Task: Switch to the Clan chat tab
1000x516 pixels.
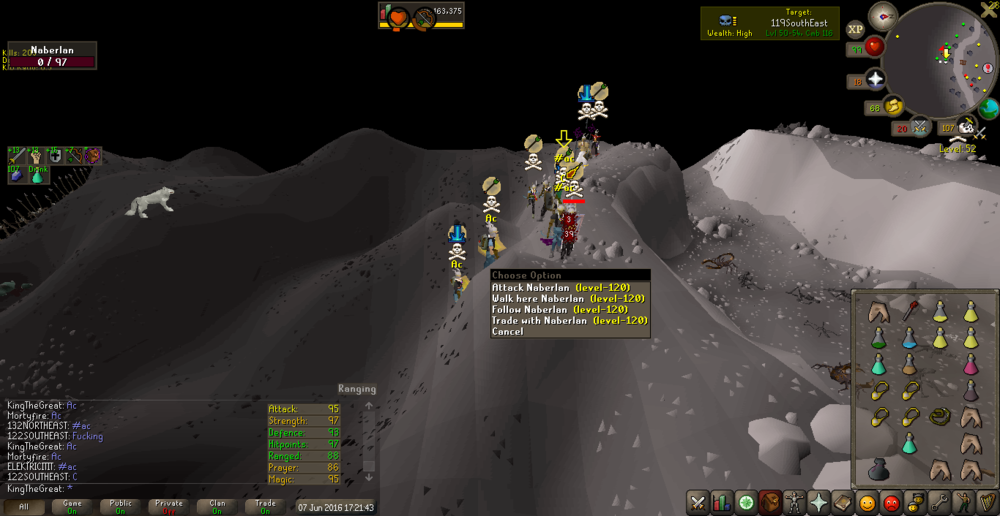Action: coord(217,507)
